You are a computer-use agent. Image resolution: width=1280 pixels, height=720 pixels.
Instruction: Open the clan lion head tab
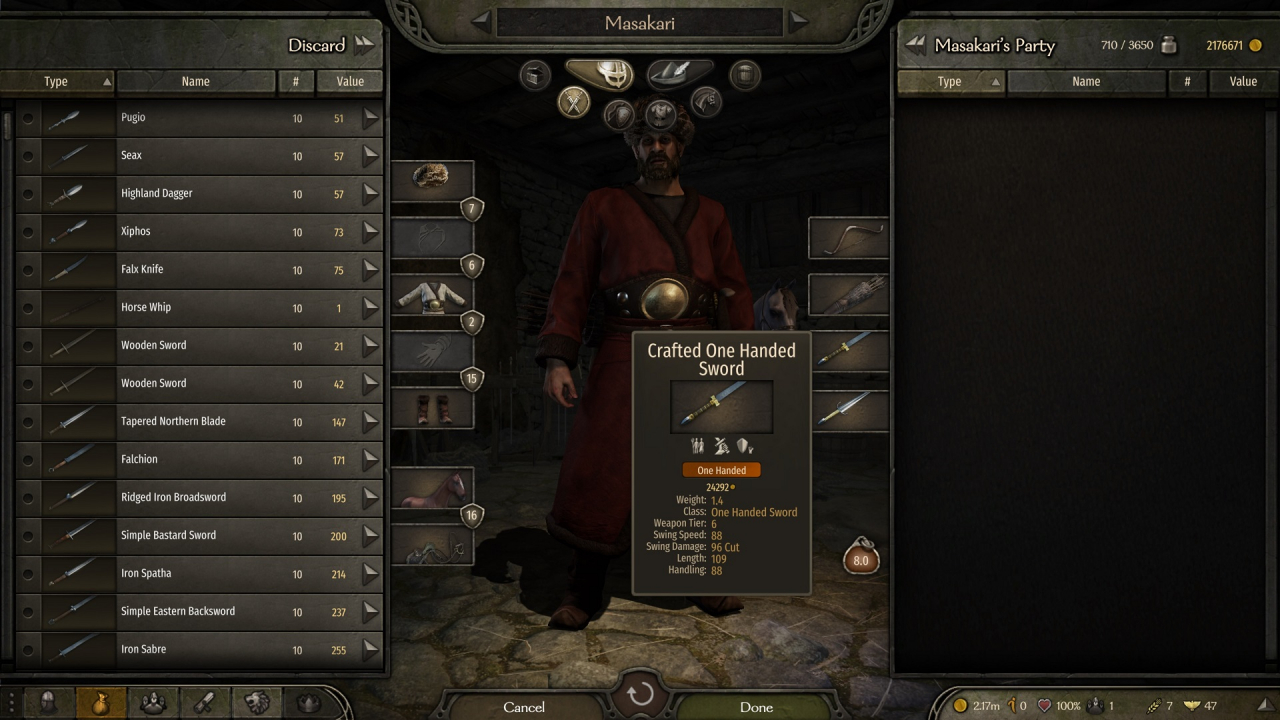257,703
